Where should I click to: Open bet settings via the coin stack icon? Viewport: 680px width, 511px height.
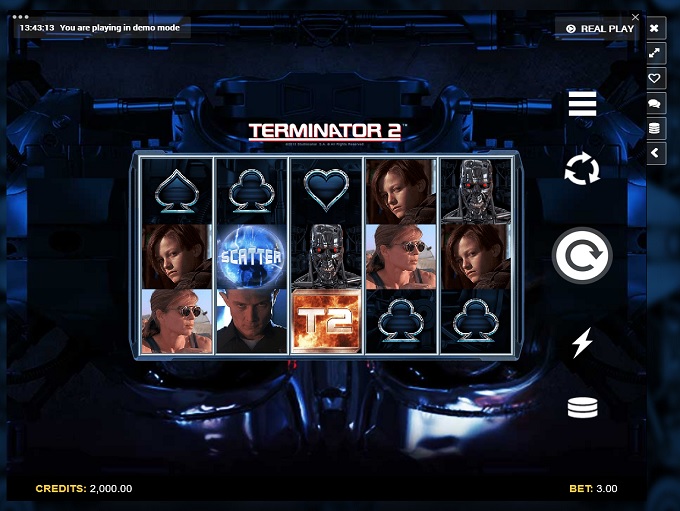pos(582,408)
